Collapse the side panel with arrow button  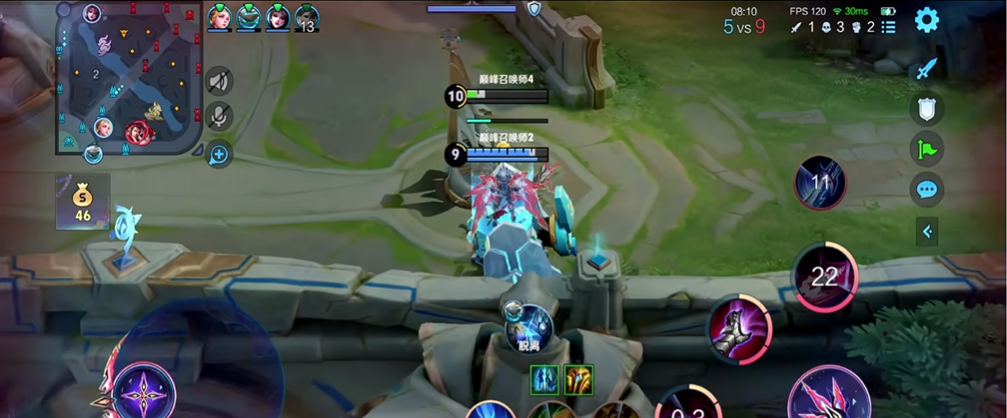[x=927, y=232]
